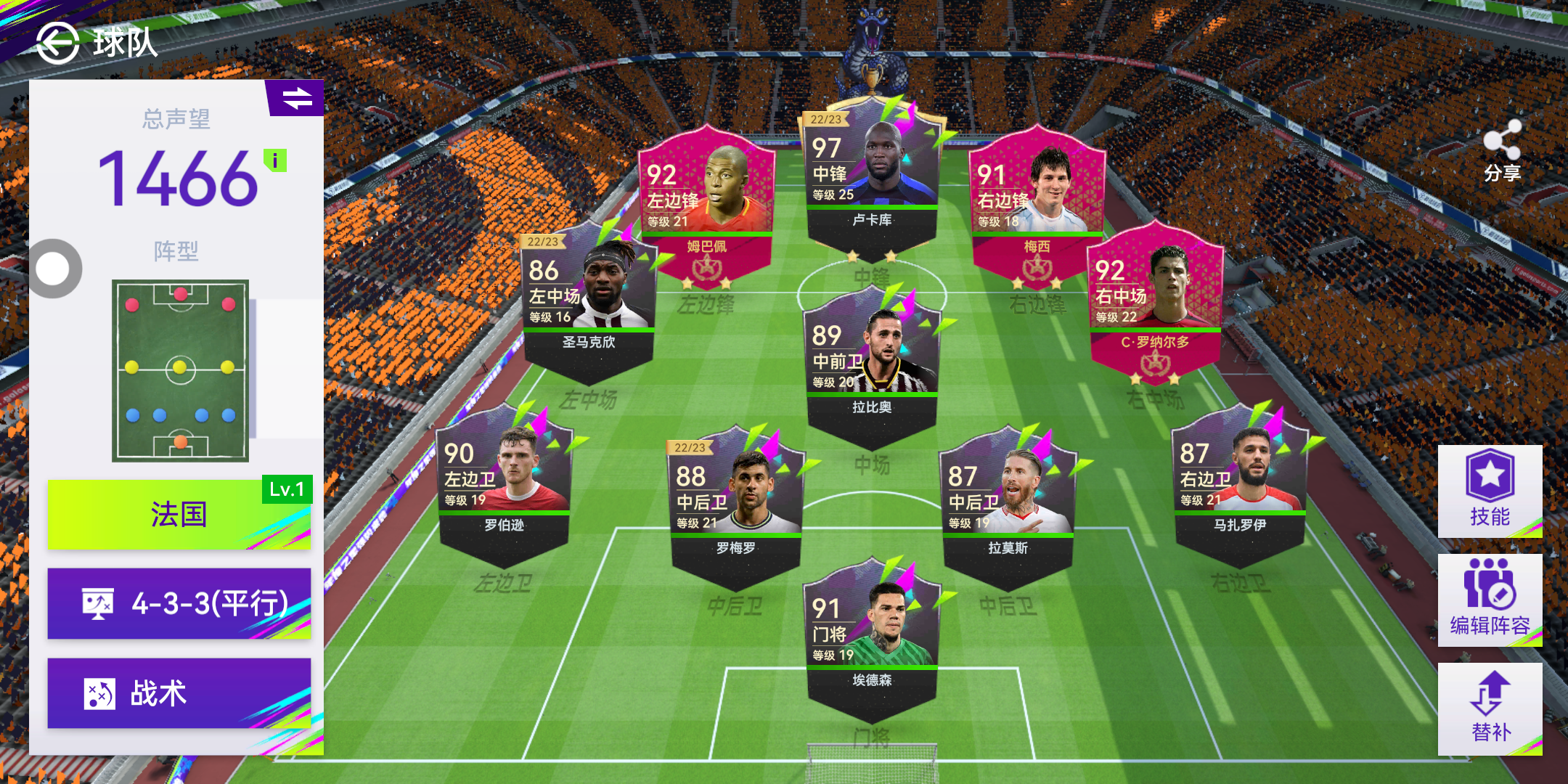Show total reputation info icon
Image resolution: width=1568 pixels, height=784 pixels.
pos(275,160)
